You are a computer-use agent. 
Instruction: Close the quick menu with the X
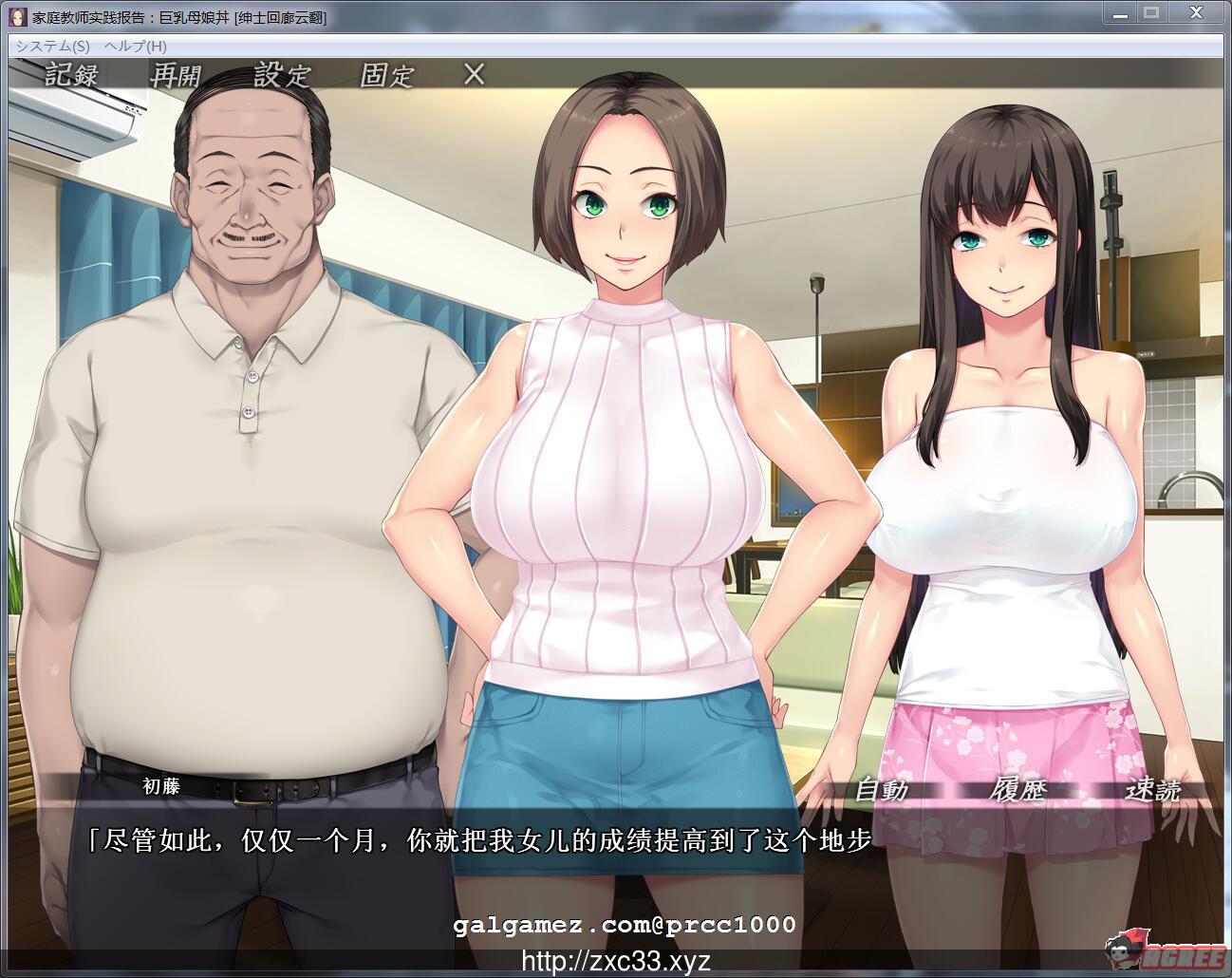pyautogui.click(x=470, y=74)
